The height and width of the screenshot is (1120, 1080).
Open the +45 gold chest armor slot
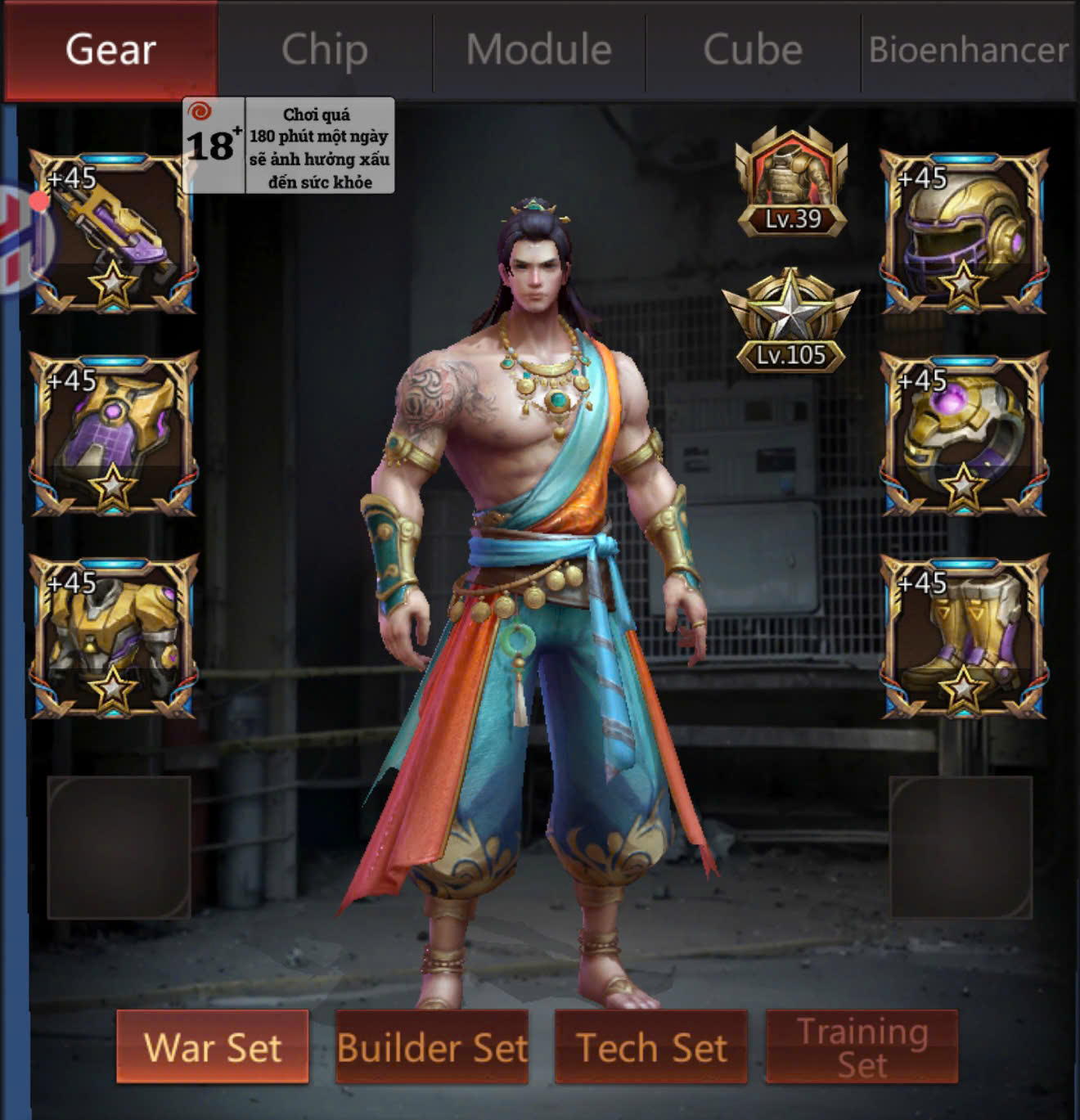coord(113,637)
